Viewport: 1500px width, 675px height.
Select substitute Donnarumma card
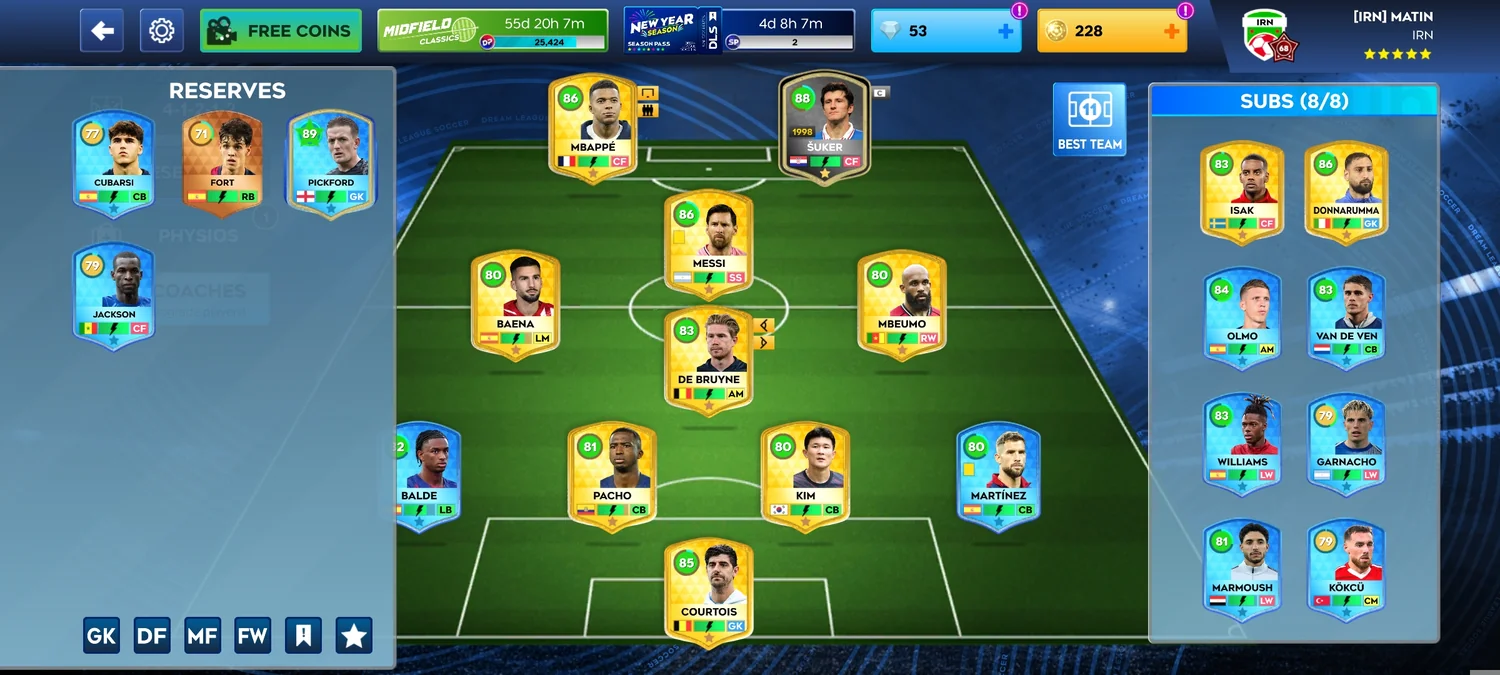coord(1346,192)
